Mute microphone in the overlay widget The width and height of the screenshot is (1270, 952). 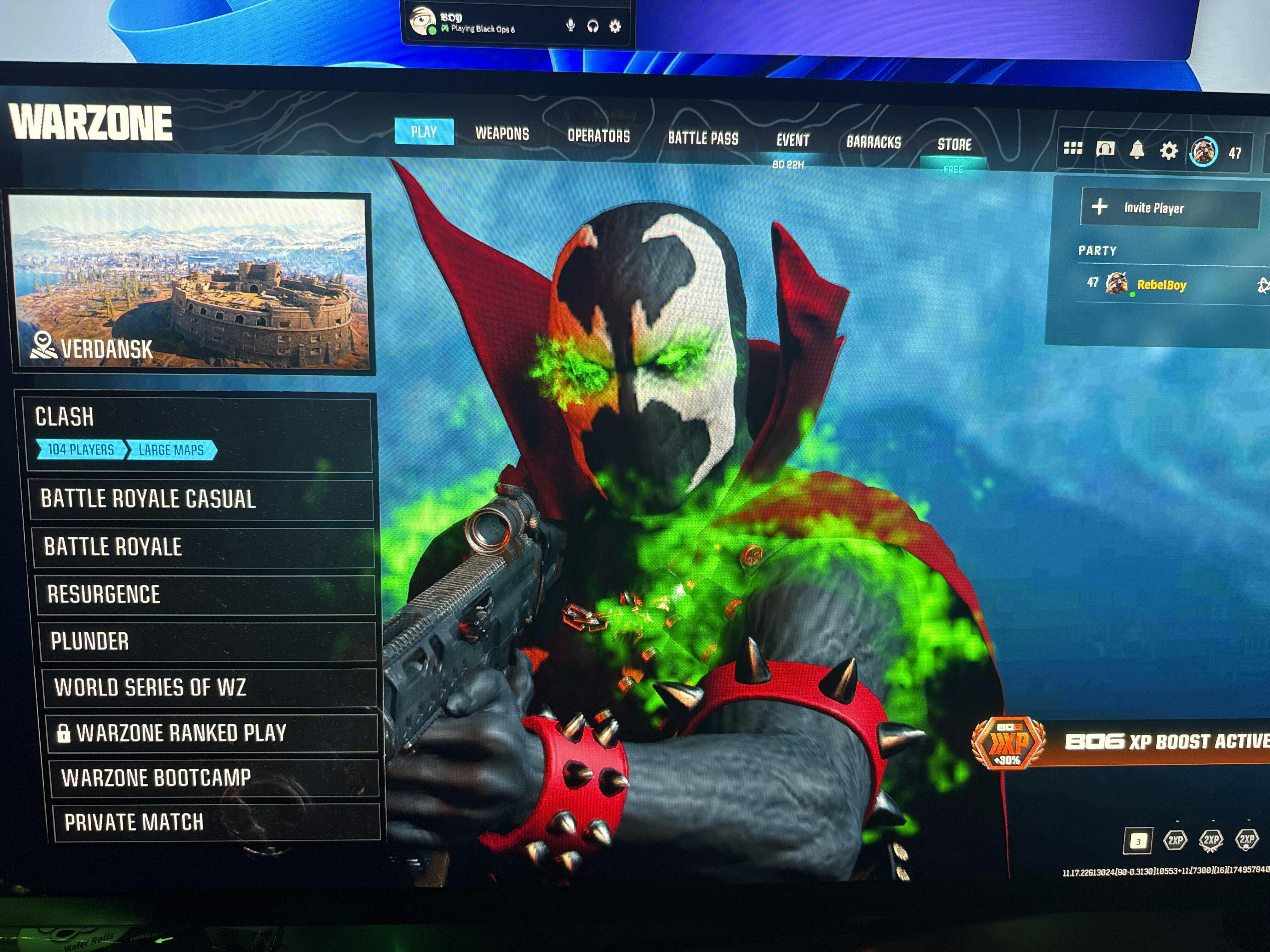tap(570, 26)
